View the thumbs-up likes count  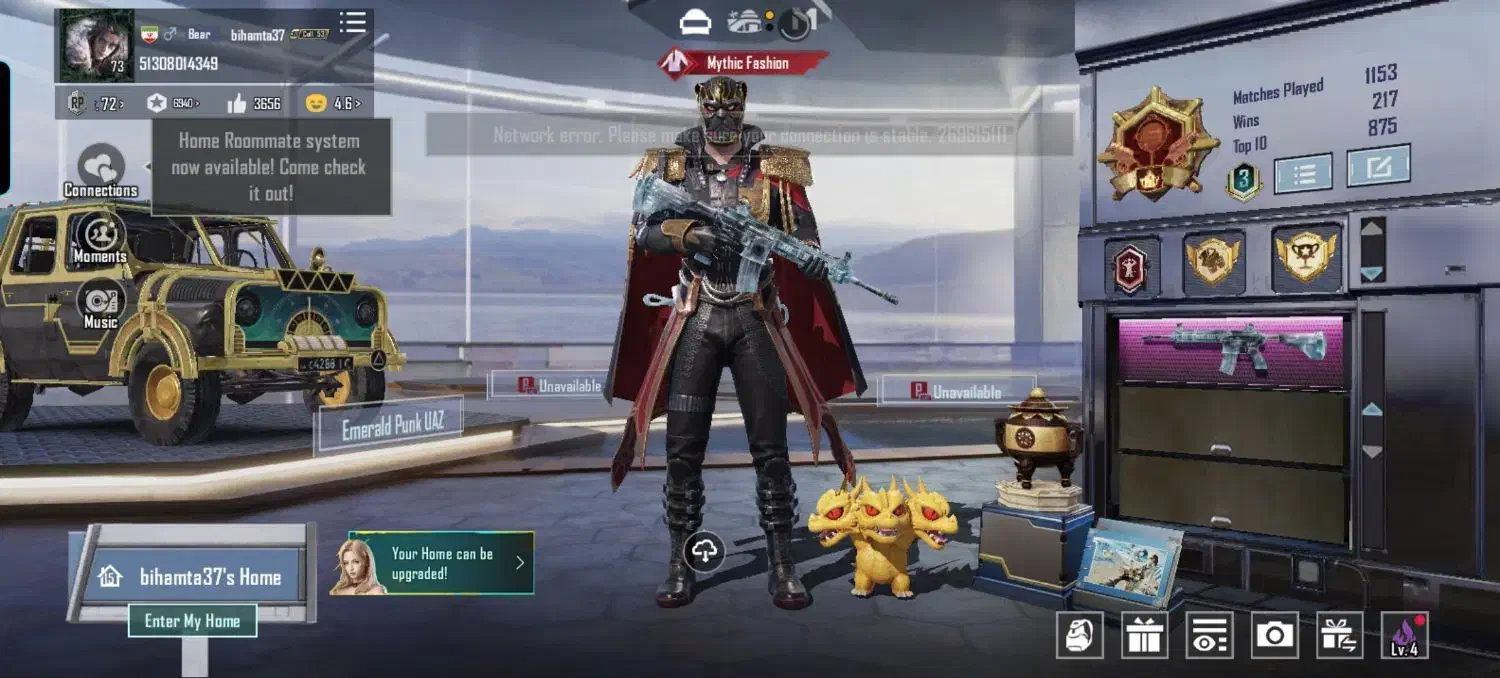pos(254,103)
